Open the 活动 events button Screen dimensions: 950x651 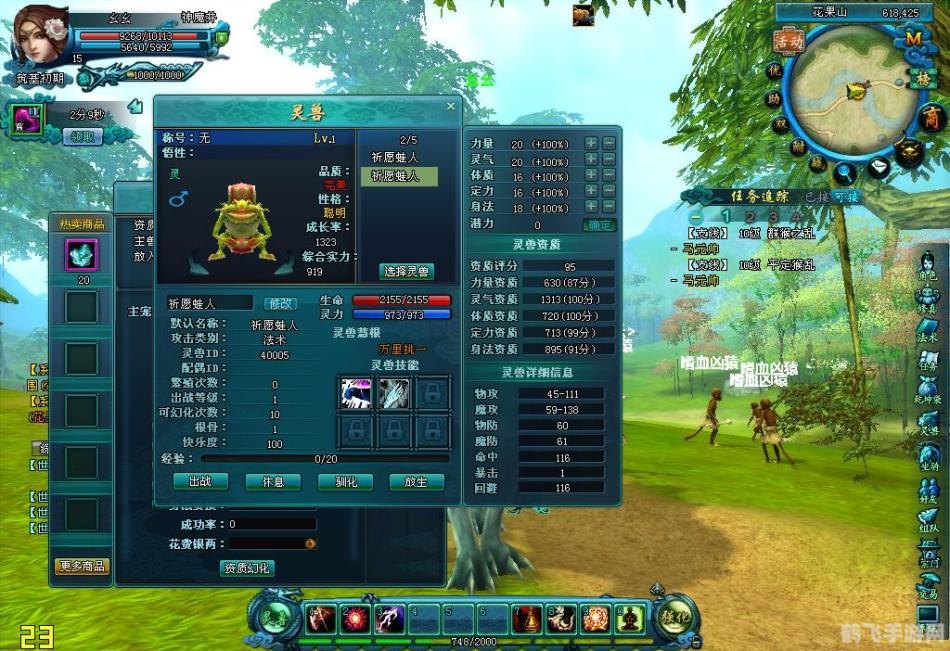click(x=789, y=41)
